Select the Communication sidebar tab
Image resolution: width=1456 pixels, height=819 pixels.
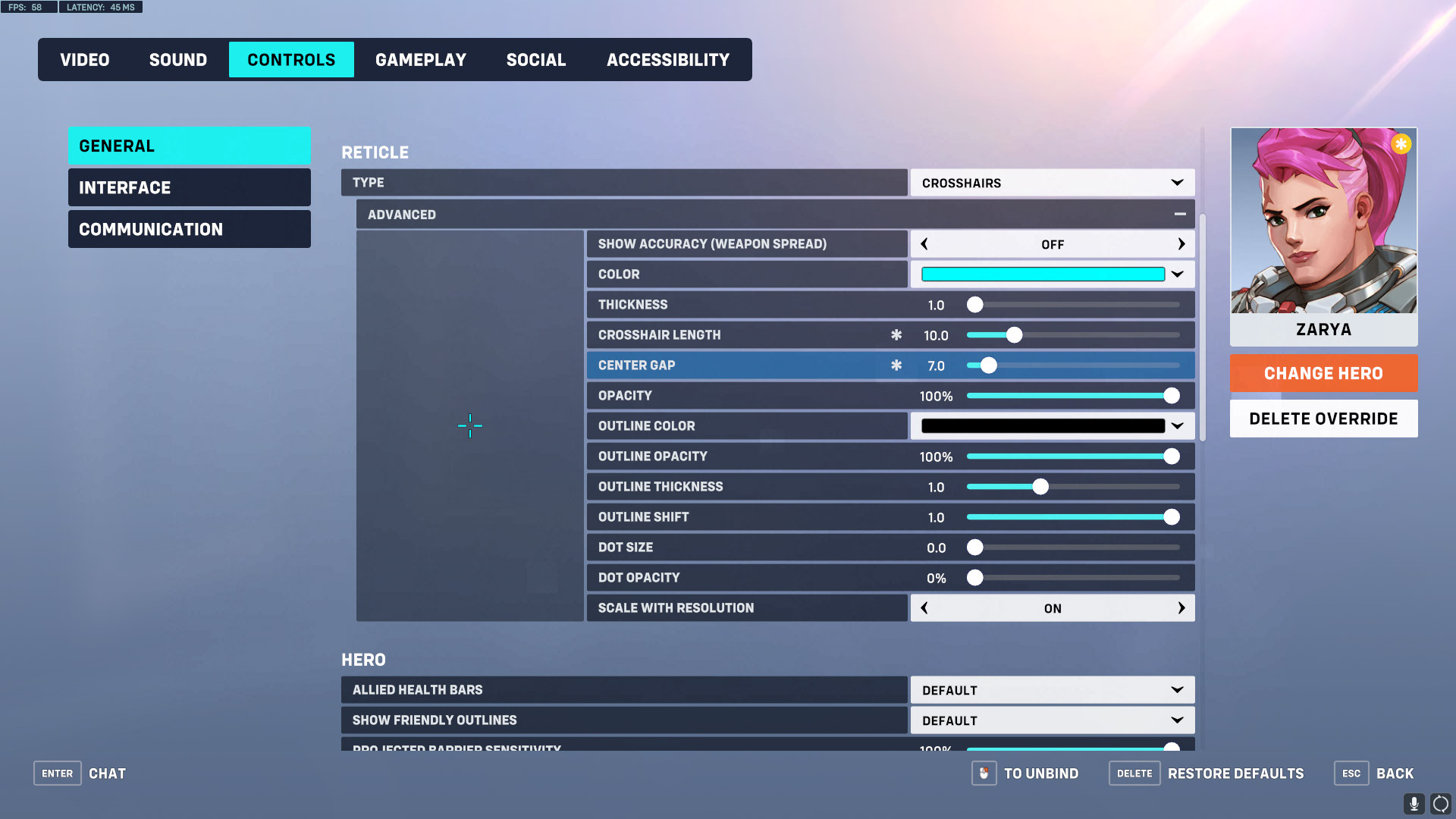[189, 228]
